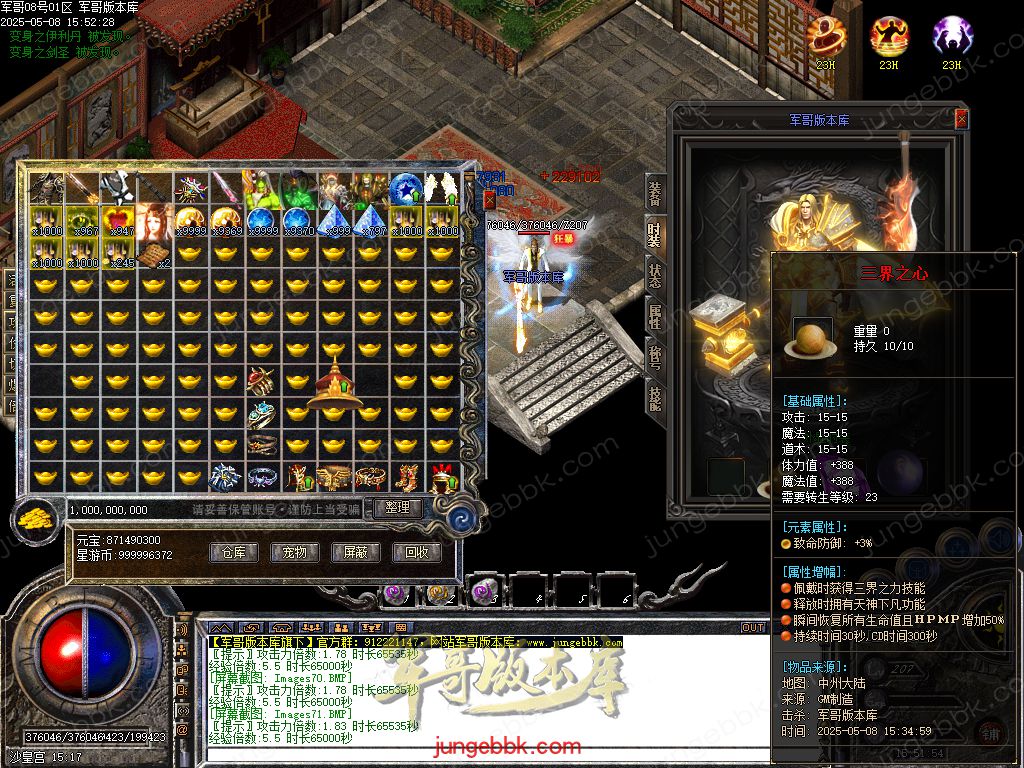Switch to the 装备 equipment tab
Viewport: 1024px width, 768px height.
point(655,194)
